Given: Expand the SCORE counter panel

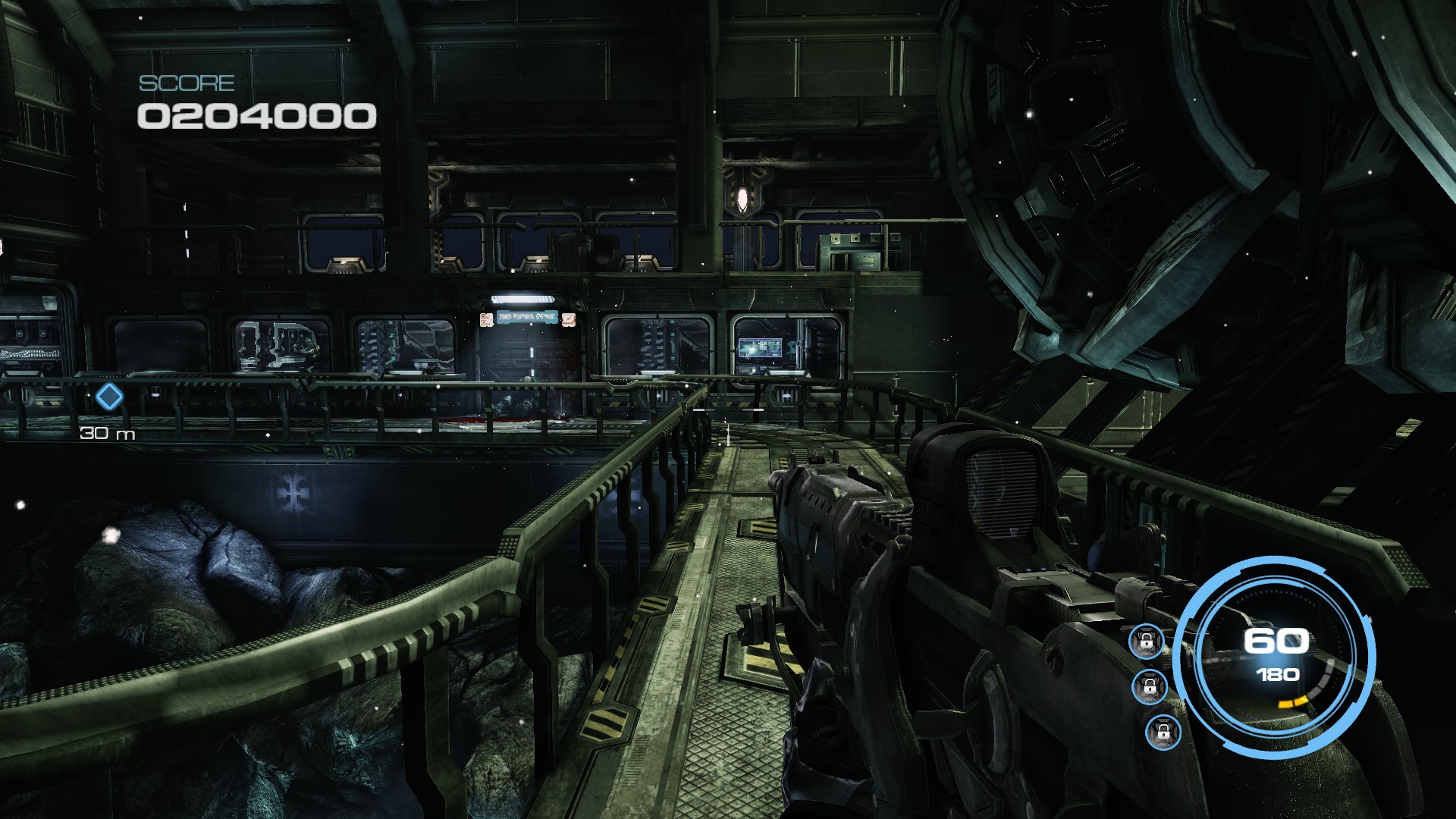Looking at the screenshot, I should click(255, 99).
